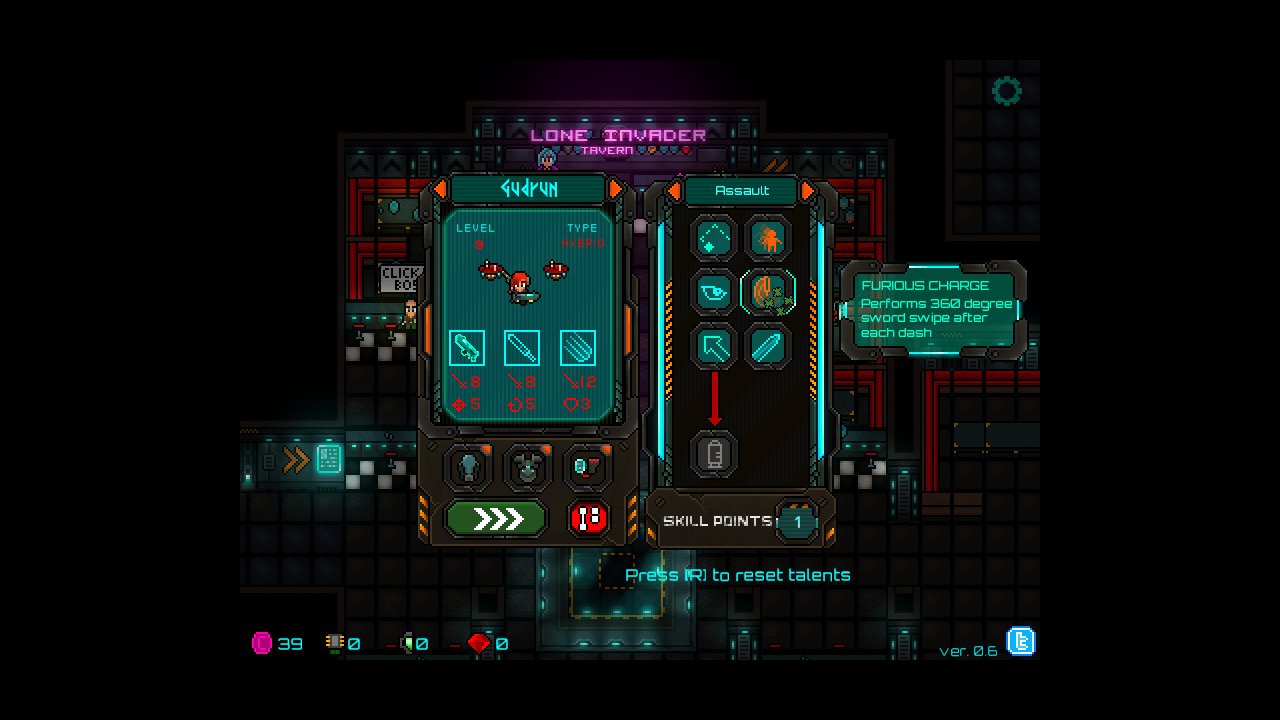
Task: Select the eye talent icon
Action: [x=714, y=292]
